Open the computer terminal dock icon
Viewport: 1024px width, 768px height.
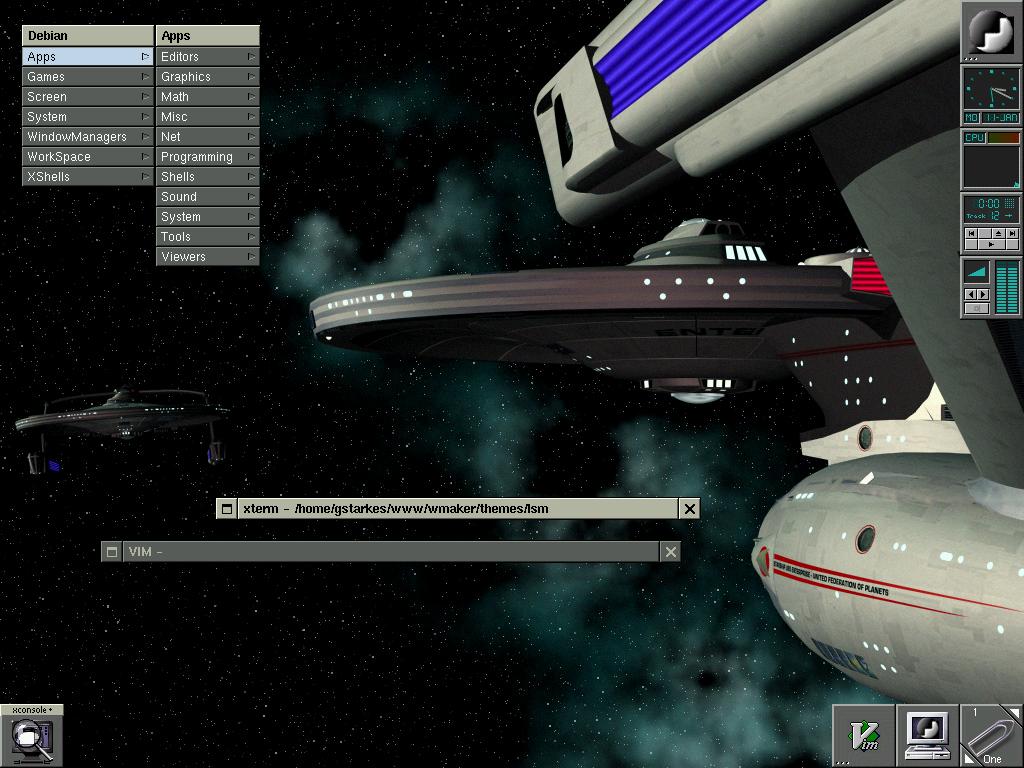(x=928, y=736)
